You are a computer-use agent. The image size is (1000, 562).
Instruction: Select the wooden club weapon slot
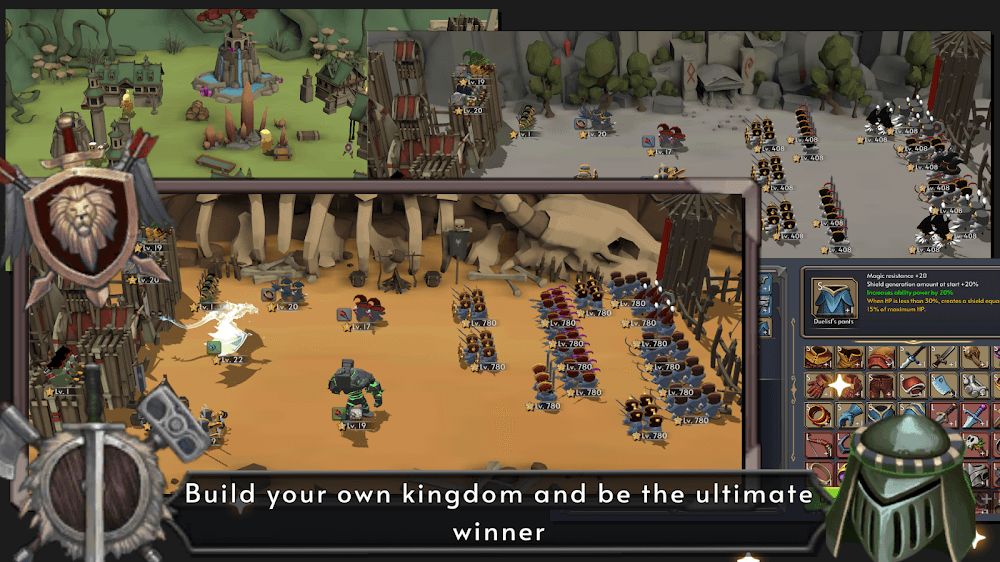click(973, 357)
